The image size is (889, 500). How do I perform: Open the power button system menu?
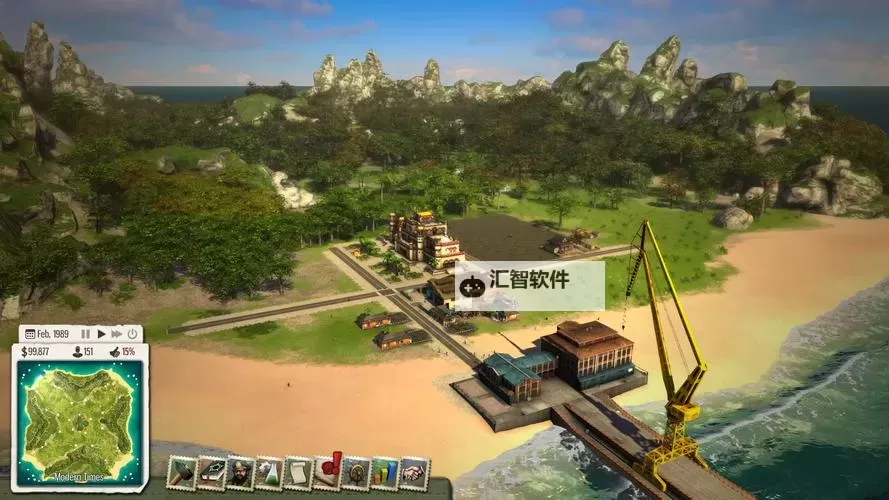pyautogui.click(x=132, y=333)
